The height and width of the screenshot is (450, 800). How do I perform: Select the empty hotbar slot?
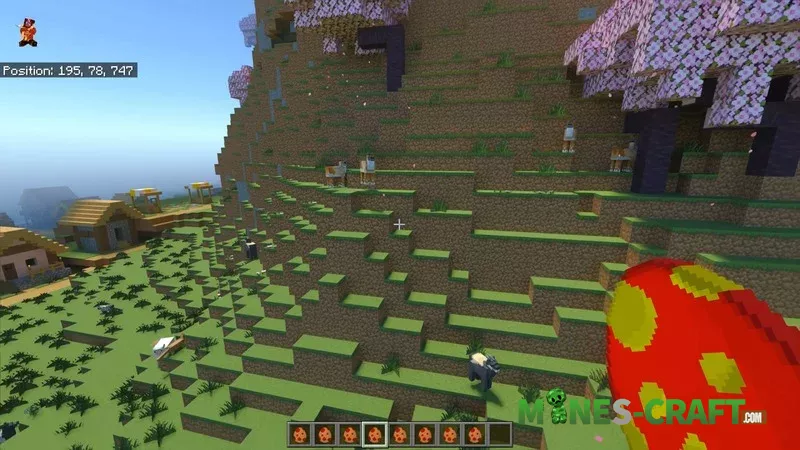point(499,434)
